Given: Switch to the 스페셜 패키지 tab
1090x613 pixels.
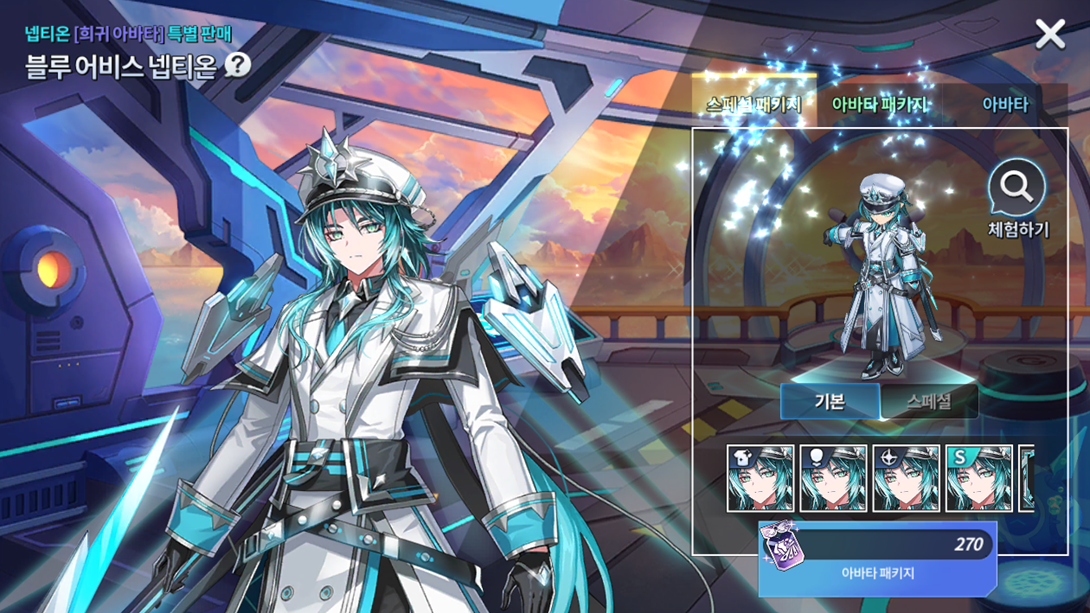Looking at the screenshot, I should pos(754,105).
